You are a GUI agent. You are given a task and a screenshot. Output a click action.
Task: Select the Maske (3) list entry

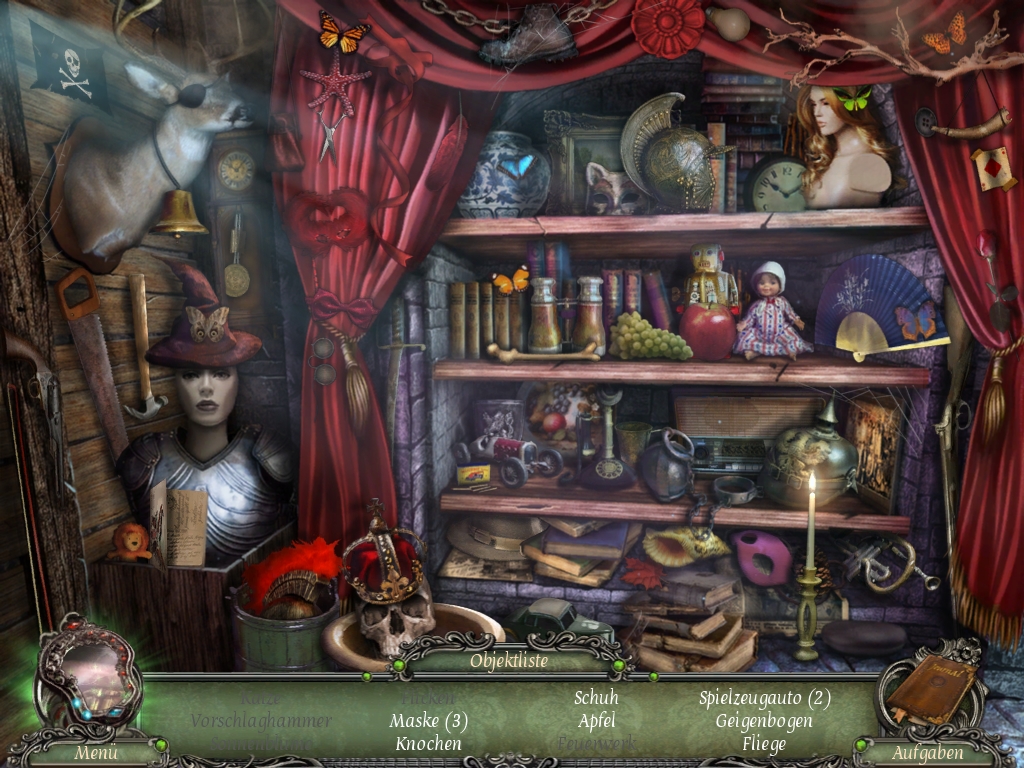(429, 721)
